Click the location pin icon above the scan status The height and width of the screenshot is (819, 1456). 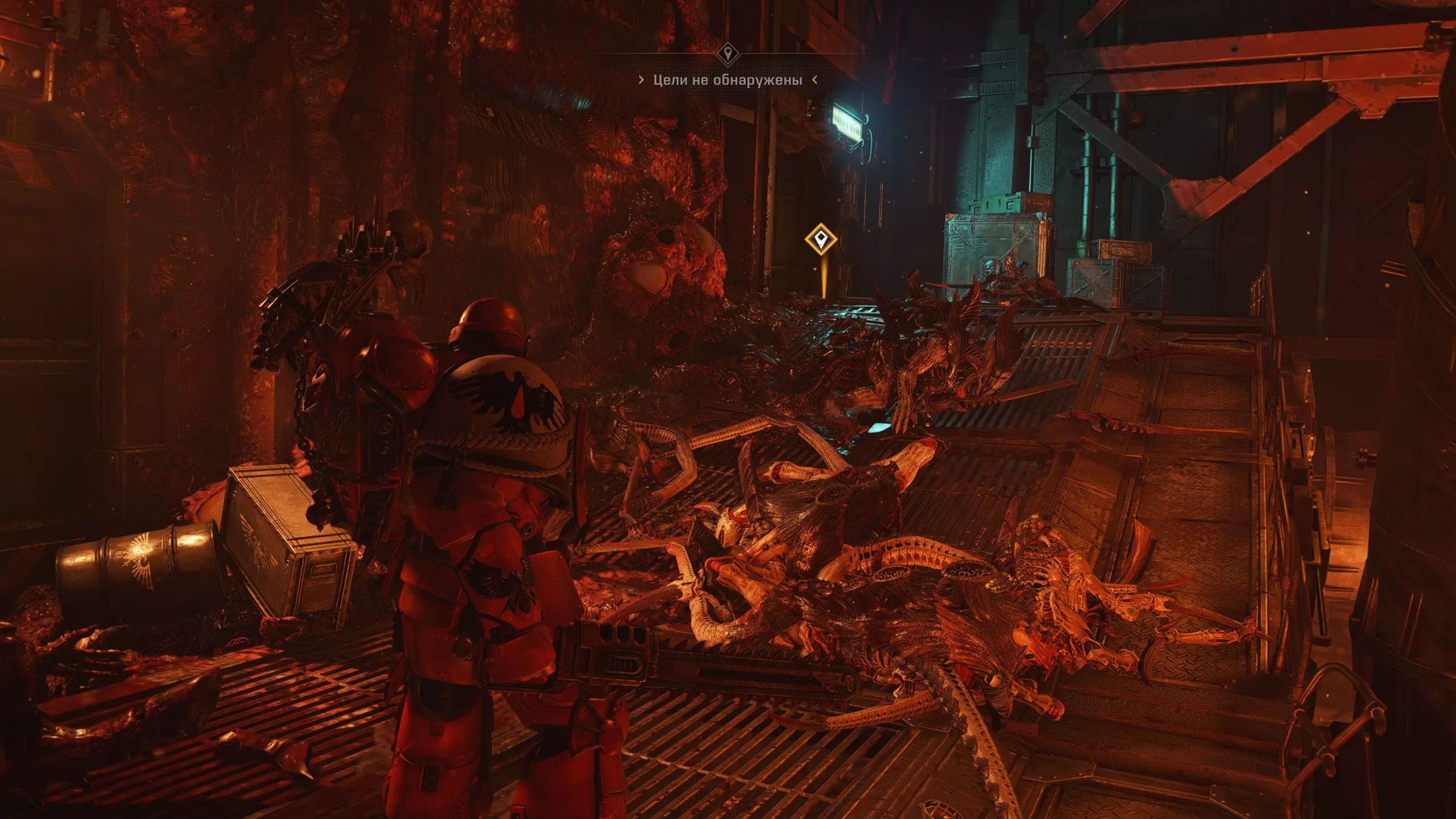point(727,55)
